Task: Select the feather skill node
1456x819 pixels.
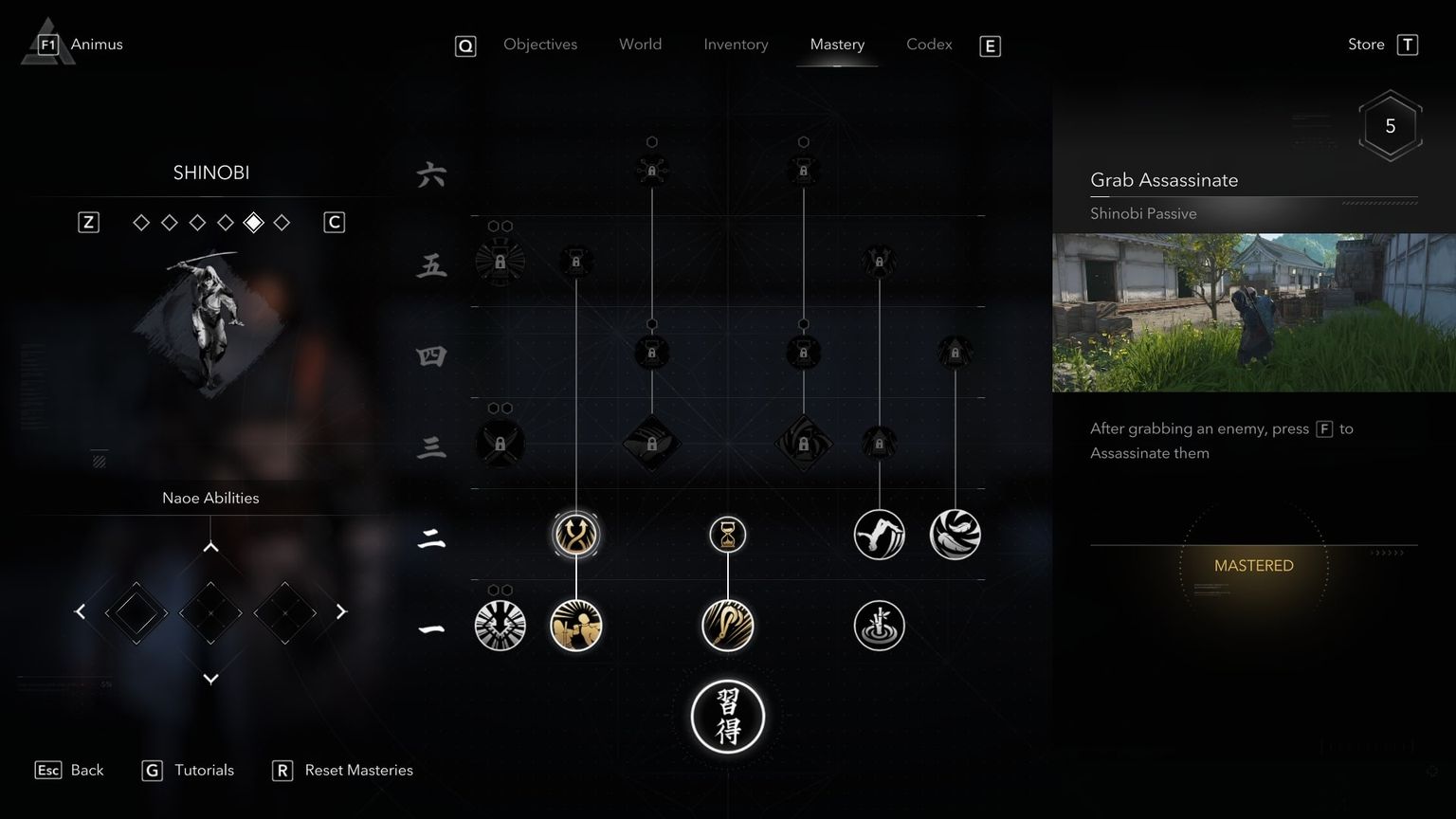Action: (955, 534)
